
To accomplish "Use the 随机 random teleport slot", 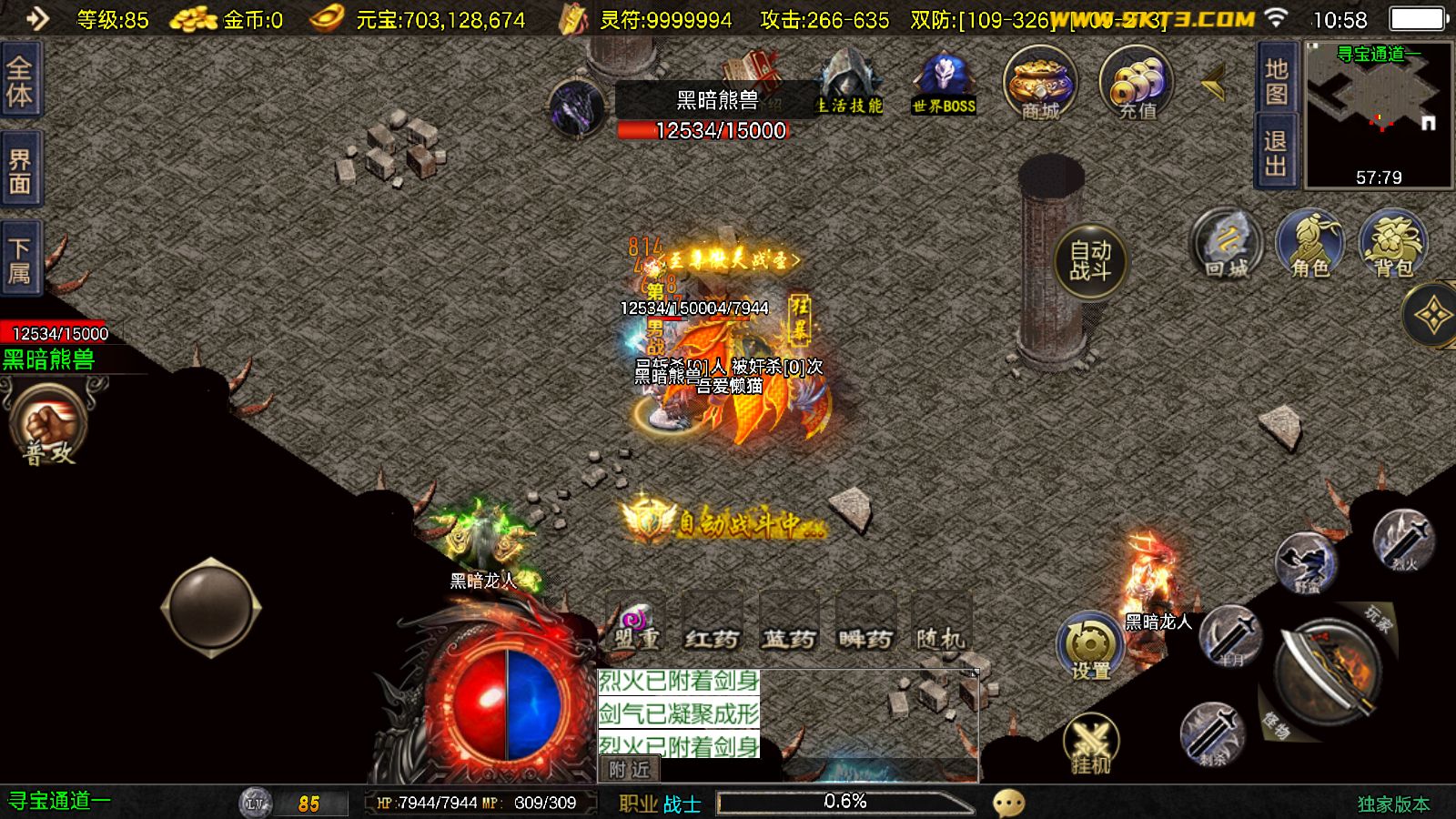I will tap(941, 623).
